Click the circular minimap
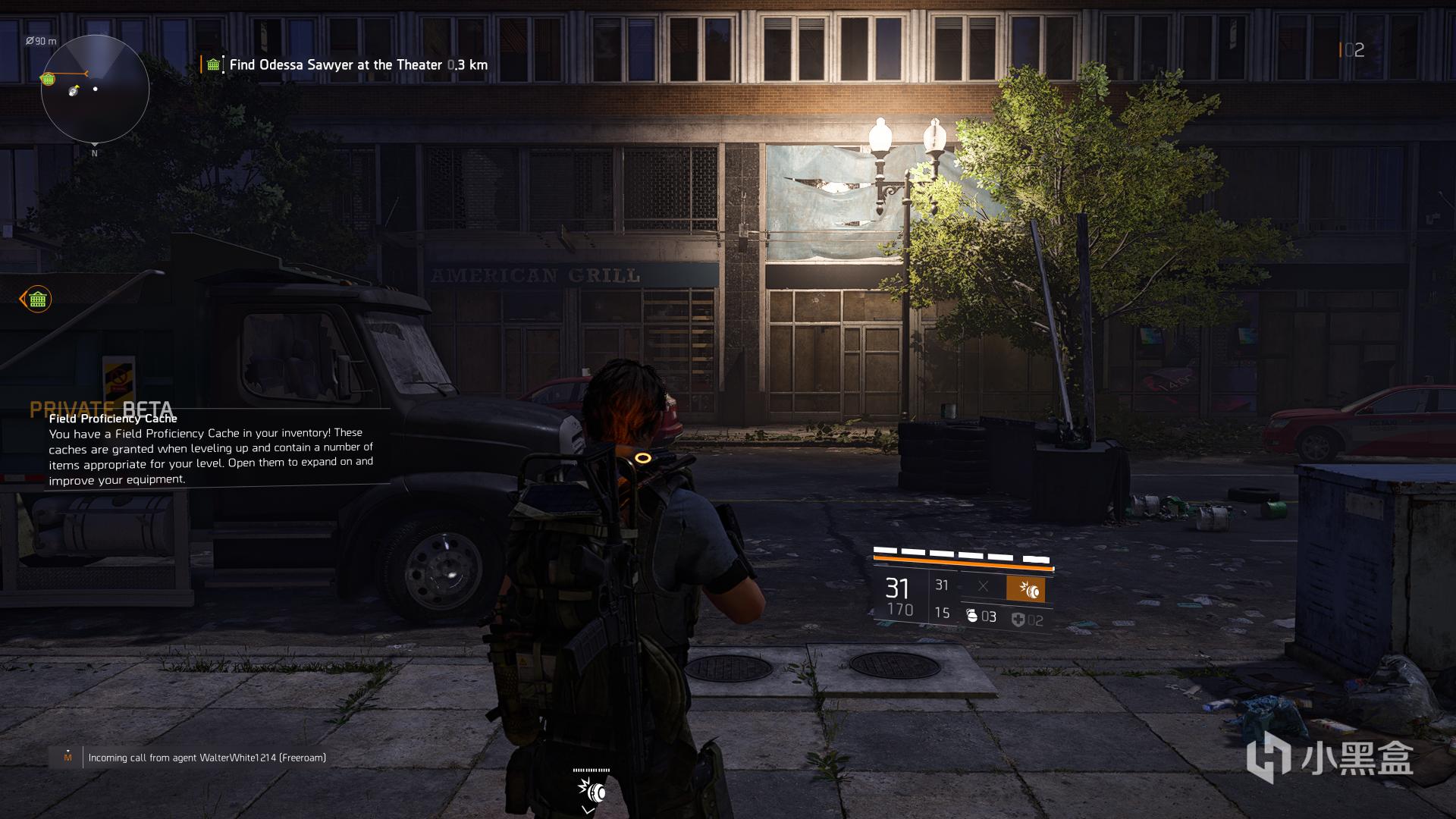The width and height of the screenshot is (1456, 819). tap(95, 89)
